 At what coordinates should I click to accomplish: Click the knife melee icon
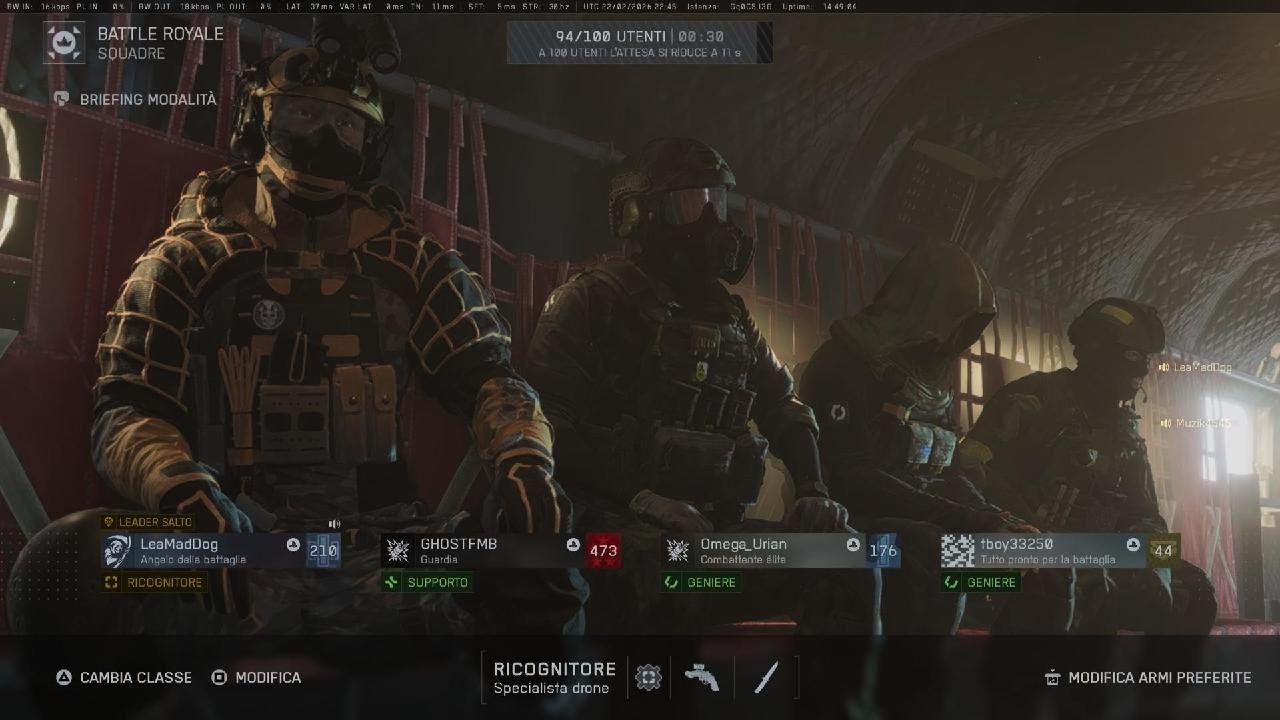(x=766, y=678)
